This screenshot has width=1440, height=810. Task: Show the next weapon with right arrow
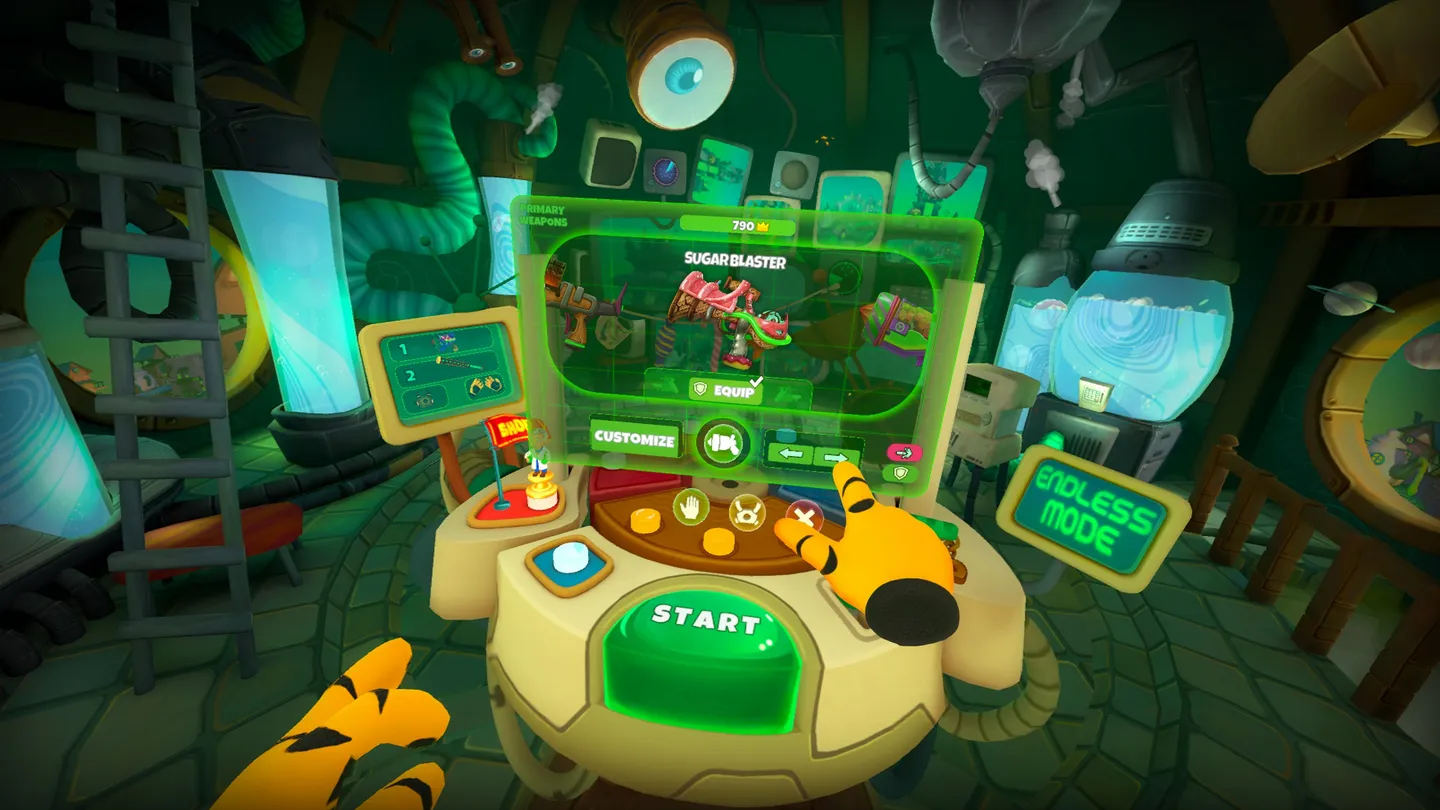[x=836, y=458]
